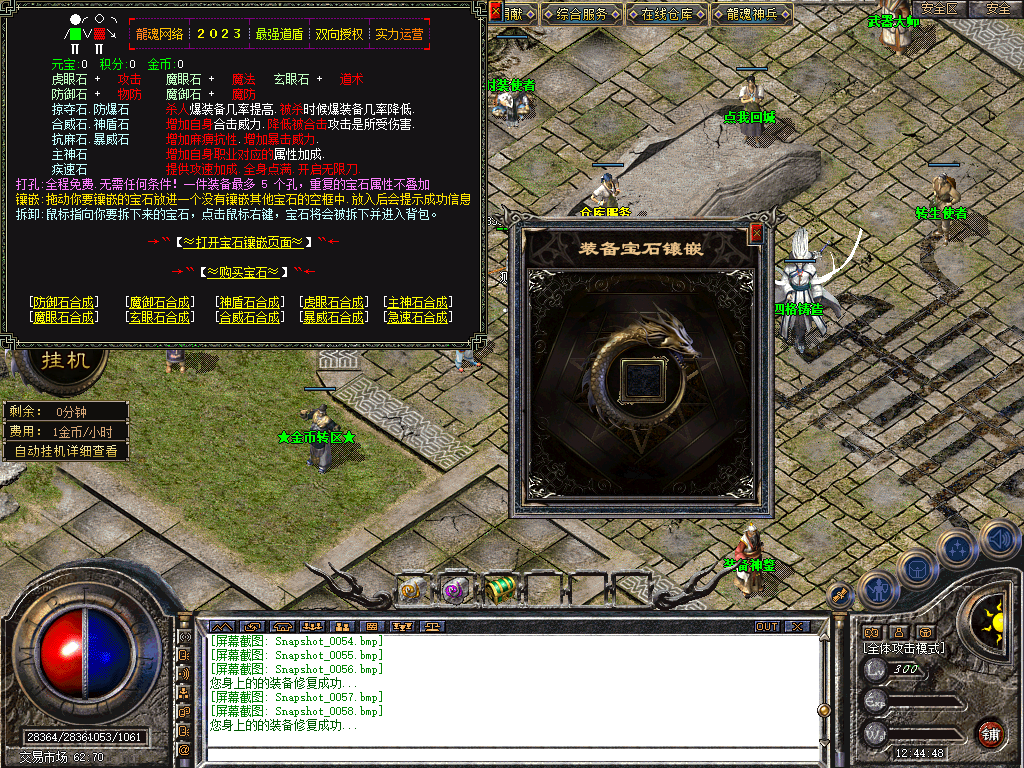Open the 在线仓库 online warehouse

tap(667, 14)
